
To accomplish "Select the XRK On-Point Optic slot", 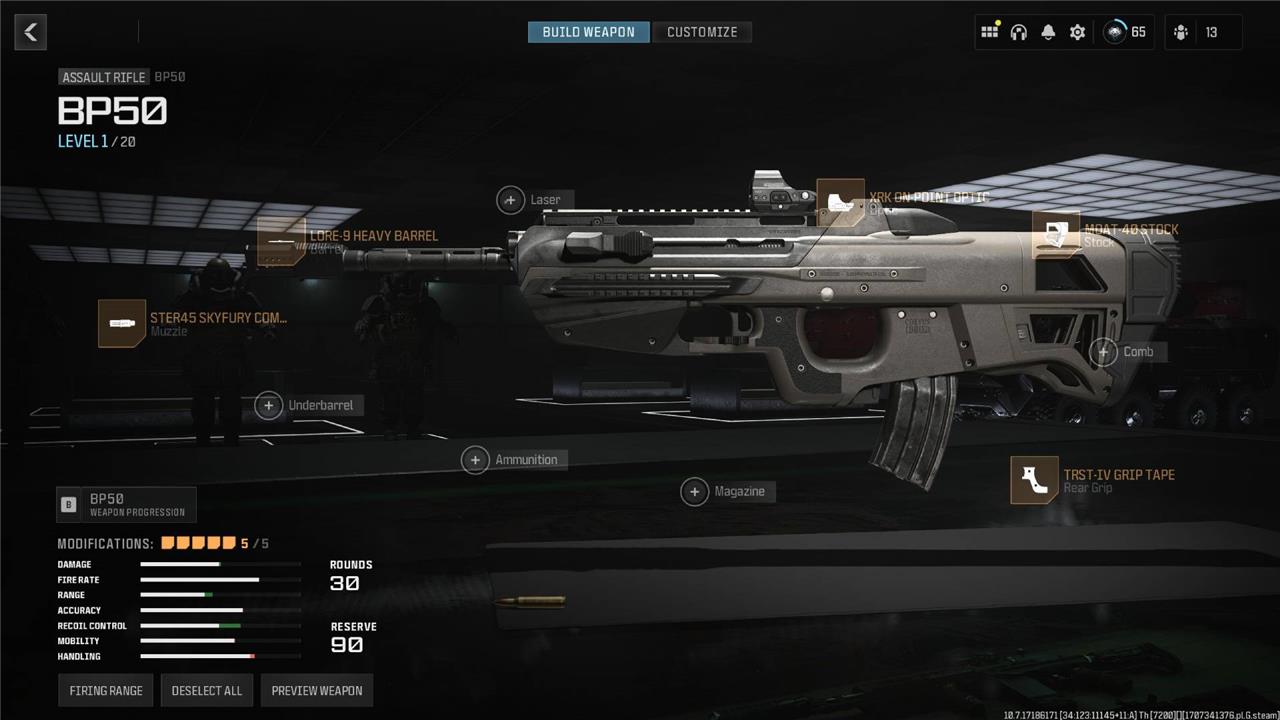I will pyautogui.click(x=840, y=203).
